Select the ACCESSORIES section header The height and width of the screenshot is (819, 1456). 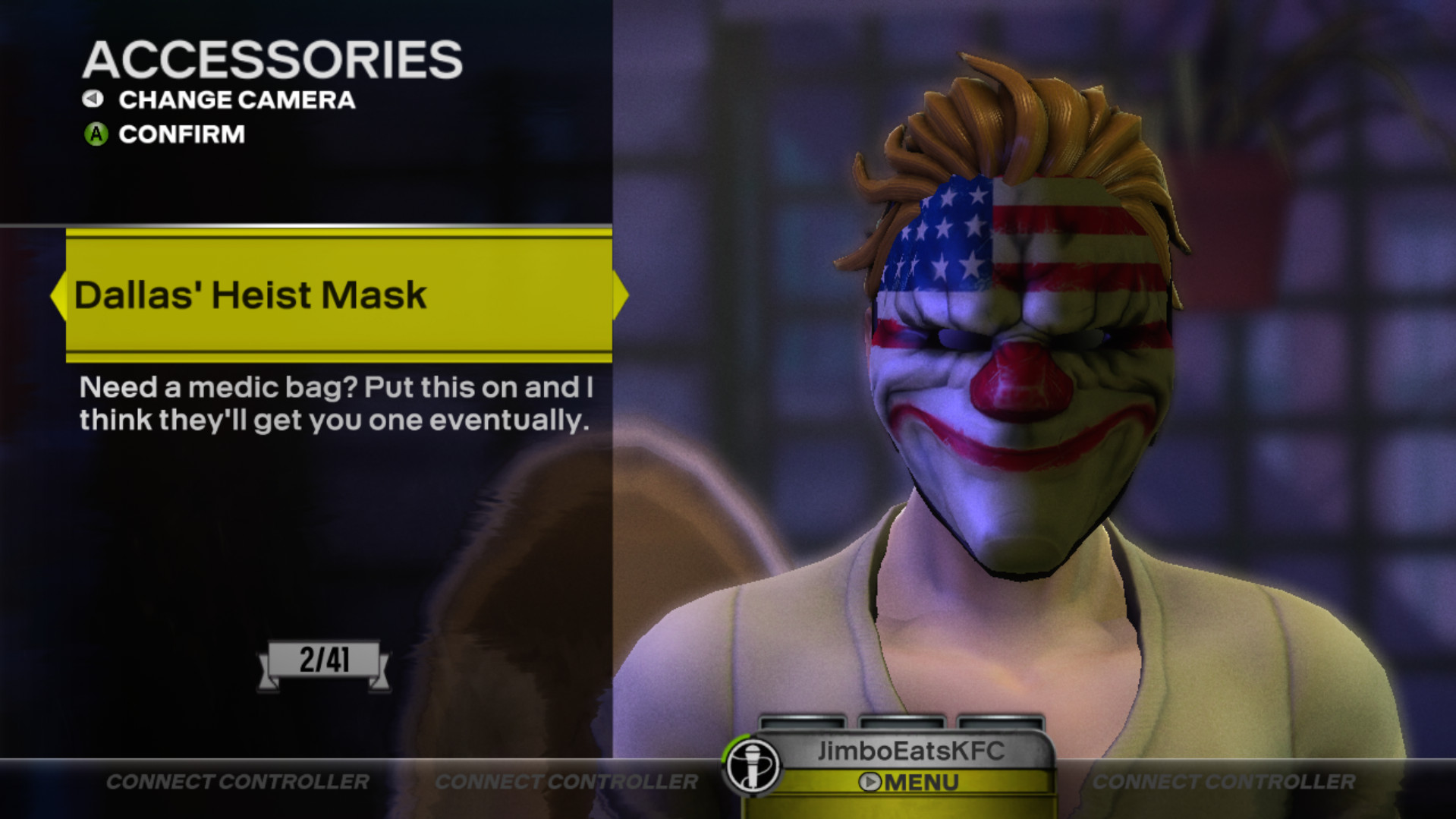273,57
